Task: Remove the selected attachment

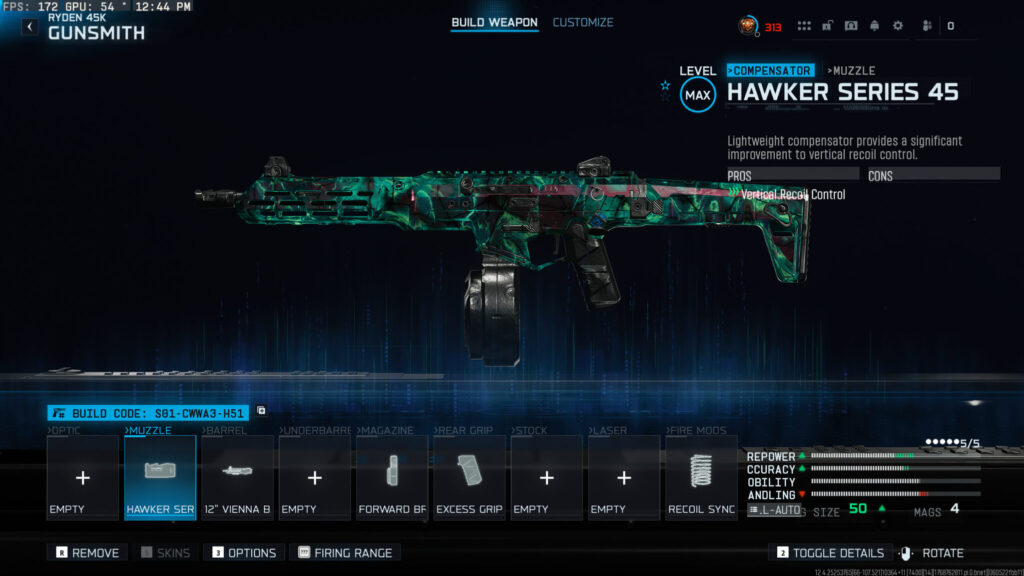Action: (x=88, y=552)
